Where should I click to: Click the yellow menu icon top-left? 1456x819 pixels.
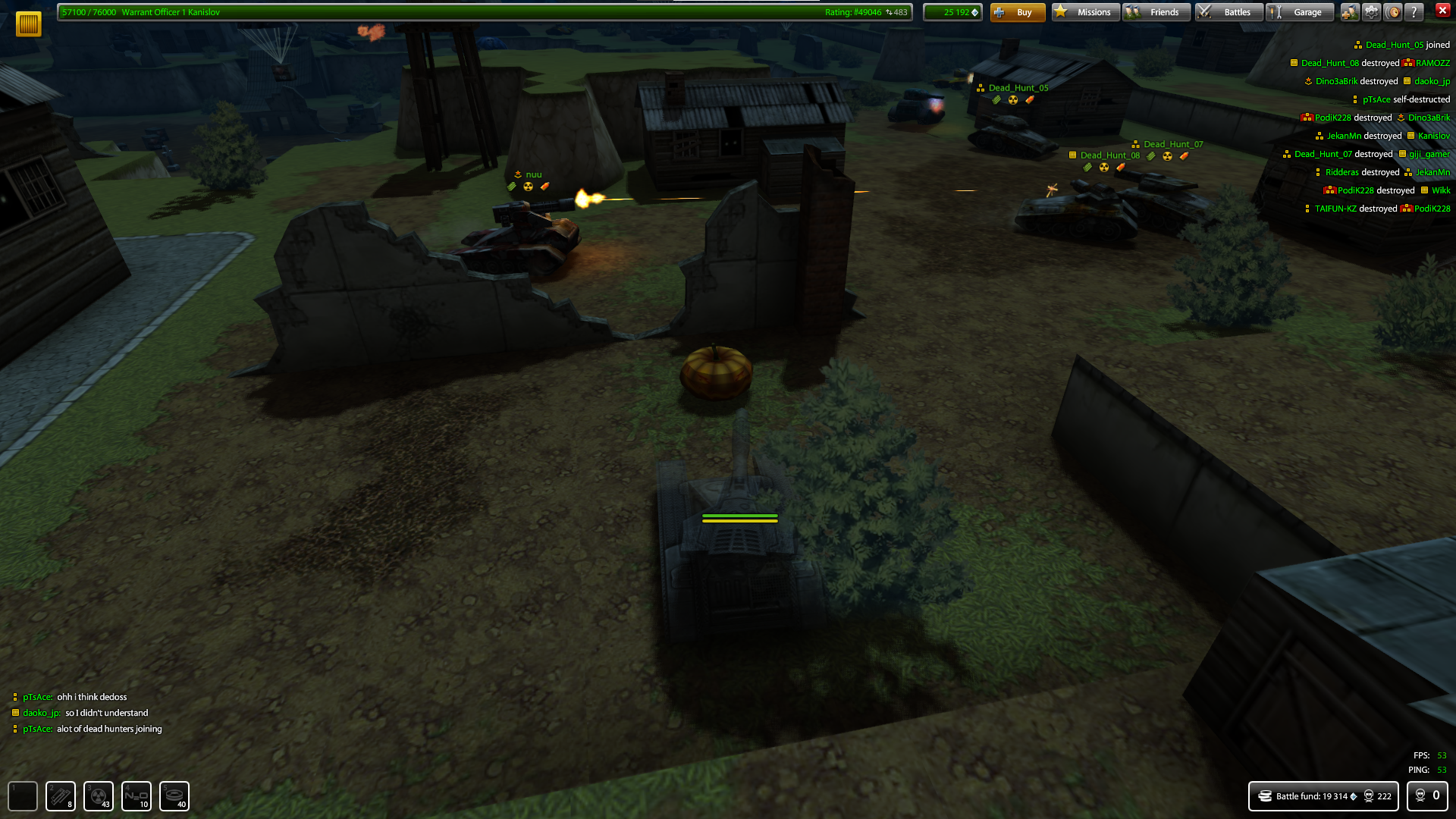[28, 23]
